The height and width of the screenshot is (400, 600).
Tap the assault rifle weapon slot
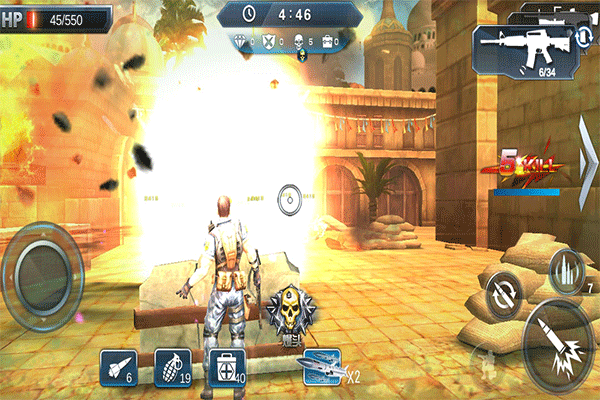(x=519, y=47)
